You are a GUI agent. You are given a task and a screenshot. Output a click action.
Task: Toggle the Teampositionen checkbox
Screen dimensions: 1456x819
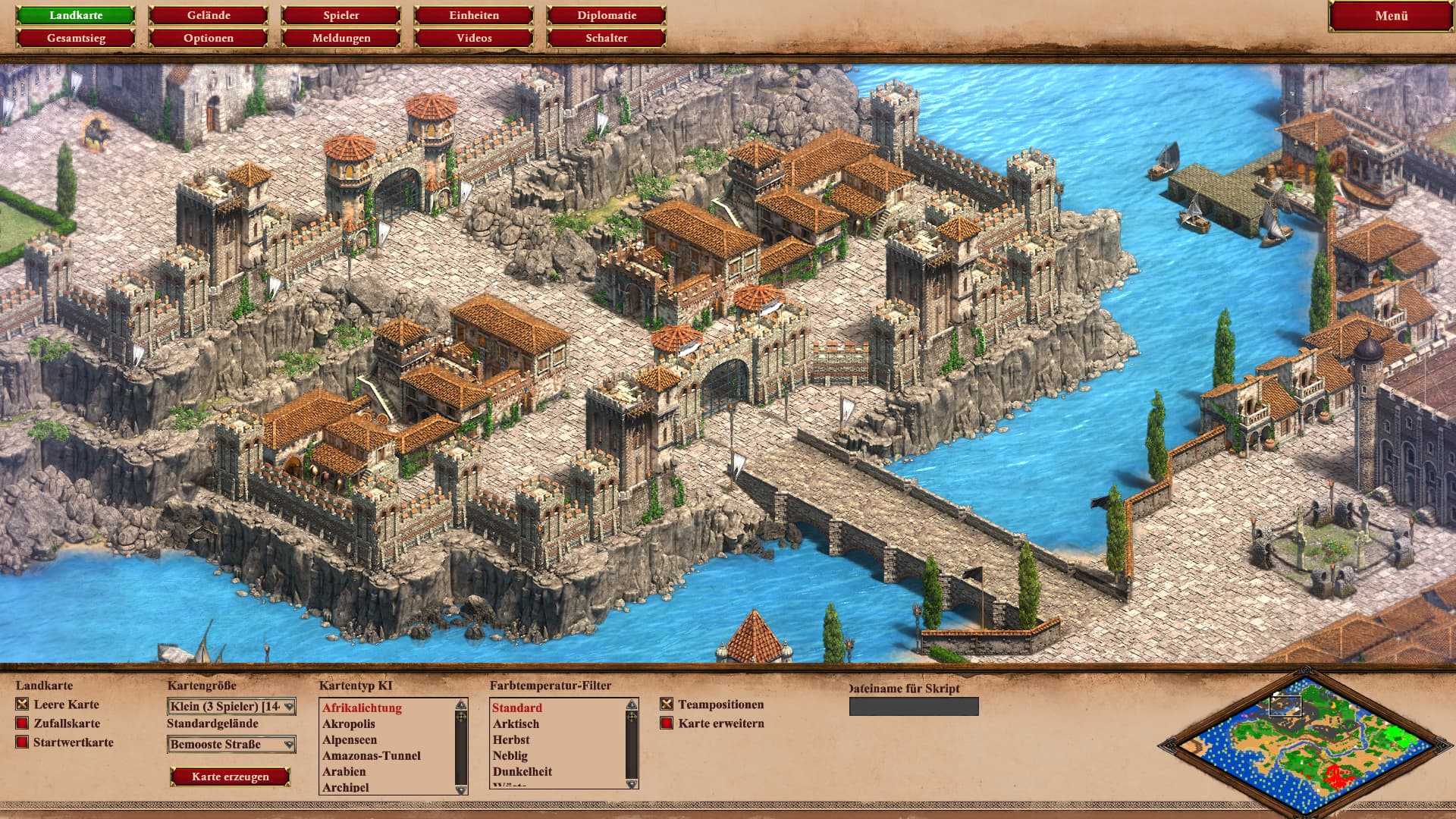click(x=667, y=704)
